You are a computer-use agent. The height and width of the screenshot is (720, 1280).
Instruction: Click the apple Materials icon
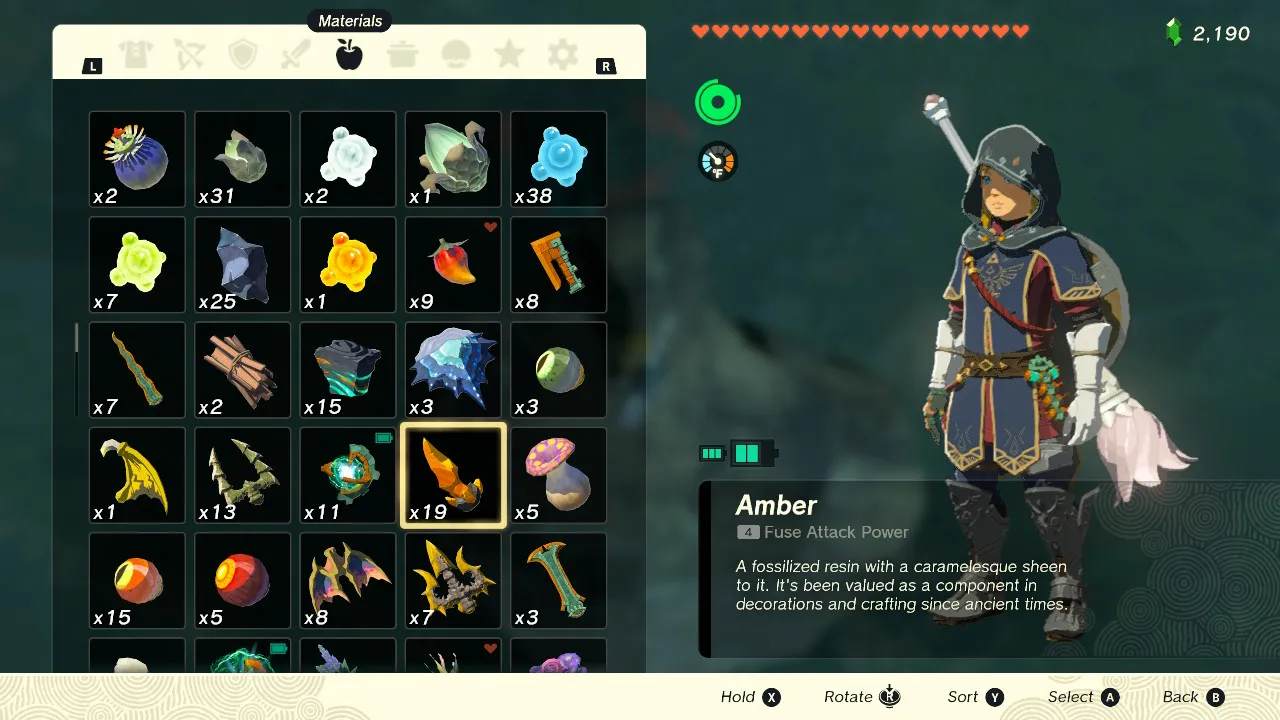[x=349, y=56]
